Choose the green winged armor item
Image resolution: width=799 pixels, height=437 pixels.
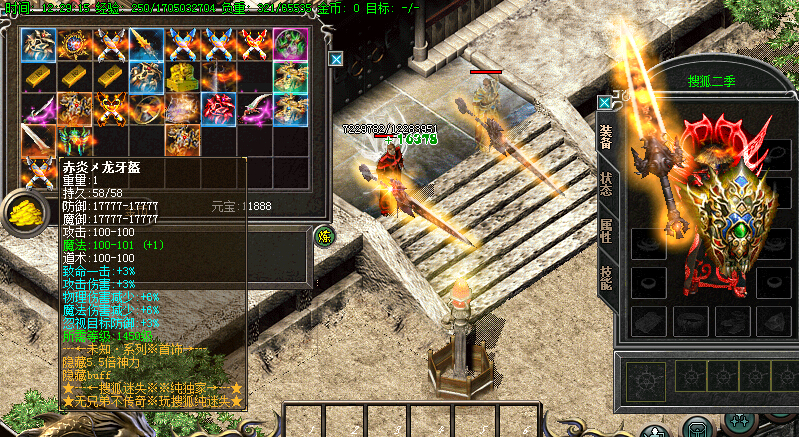click(x=74, y=140)
